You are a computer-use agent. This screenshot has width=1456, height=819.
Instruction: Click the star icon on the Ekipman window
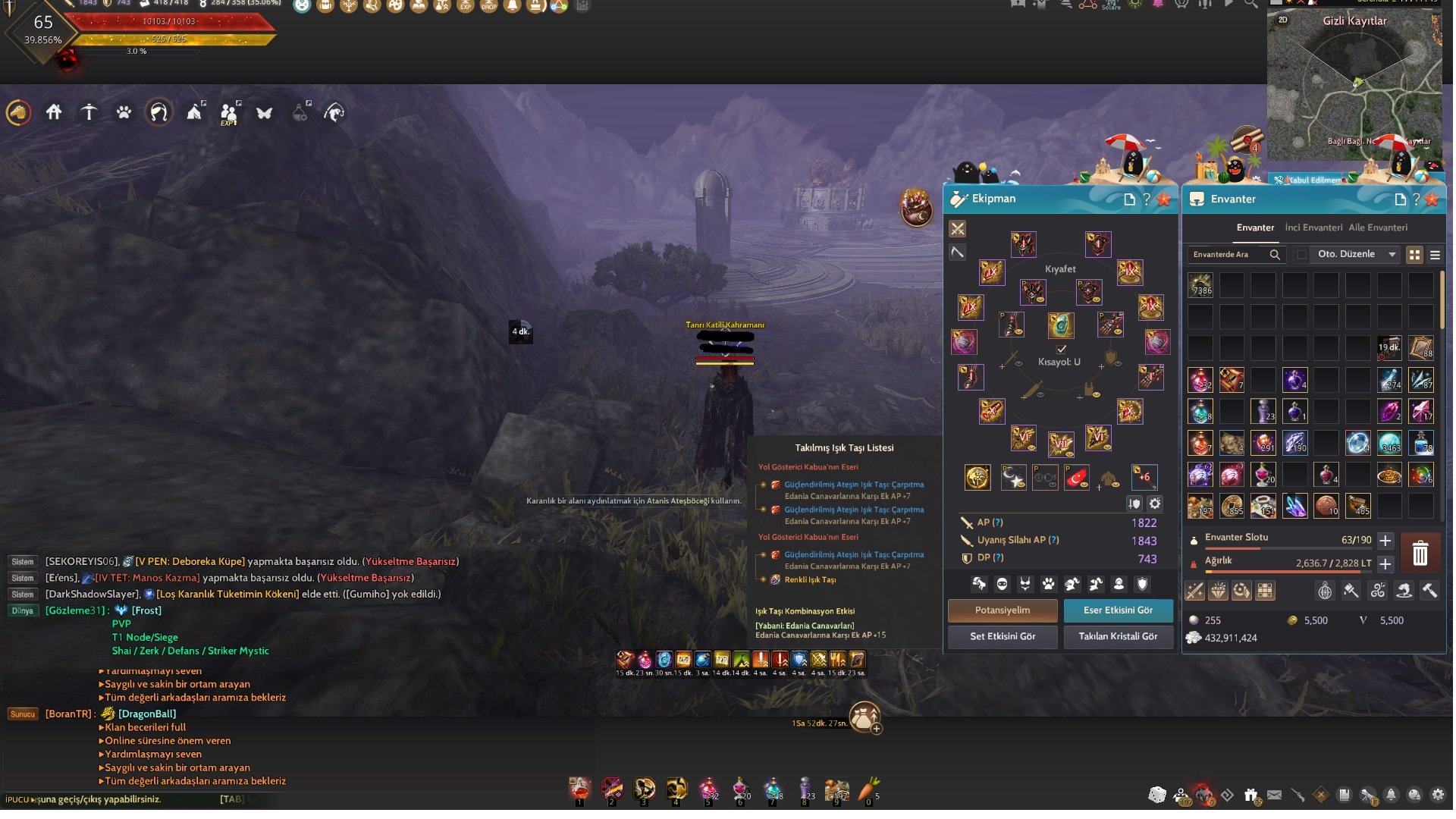[x=1164, y=199]
